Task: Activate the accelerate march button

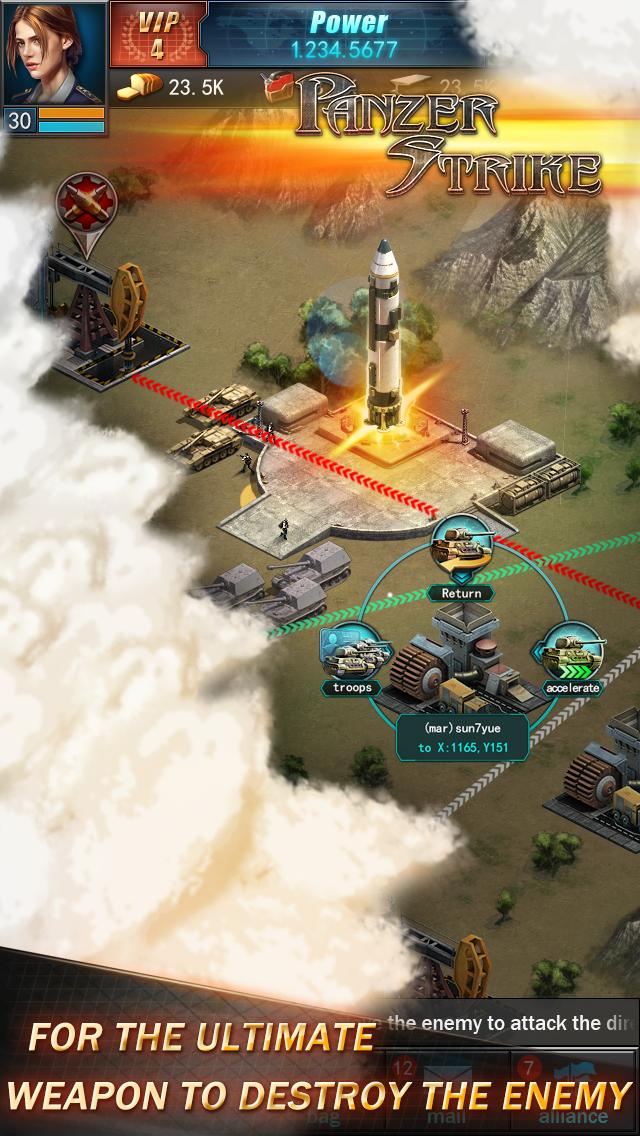Action: pyautogui.click(x=573, y=658)
